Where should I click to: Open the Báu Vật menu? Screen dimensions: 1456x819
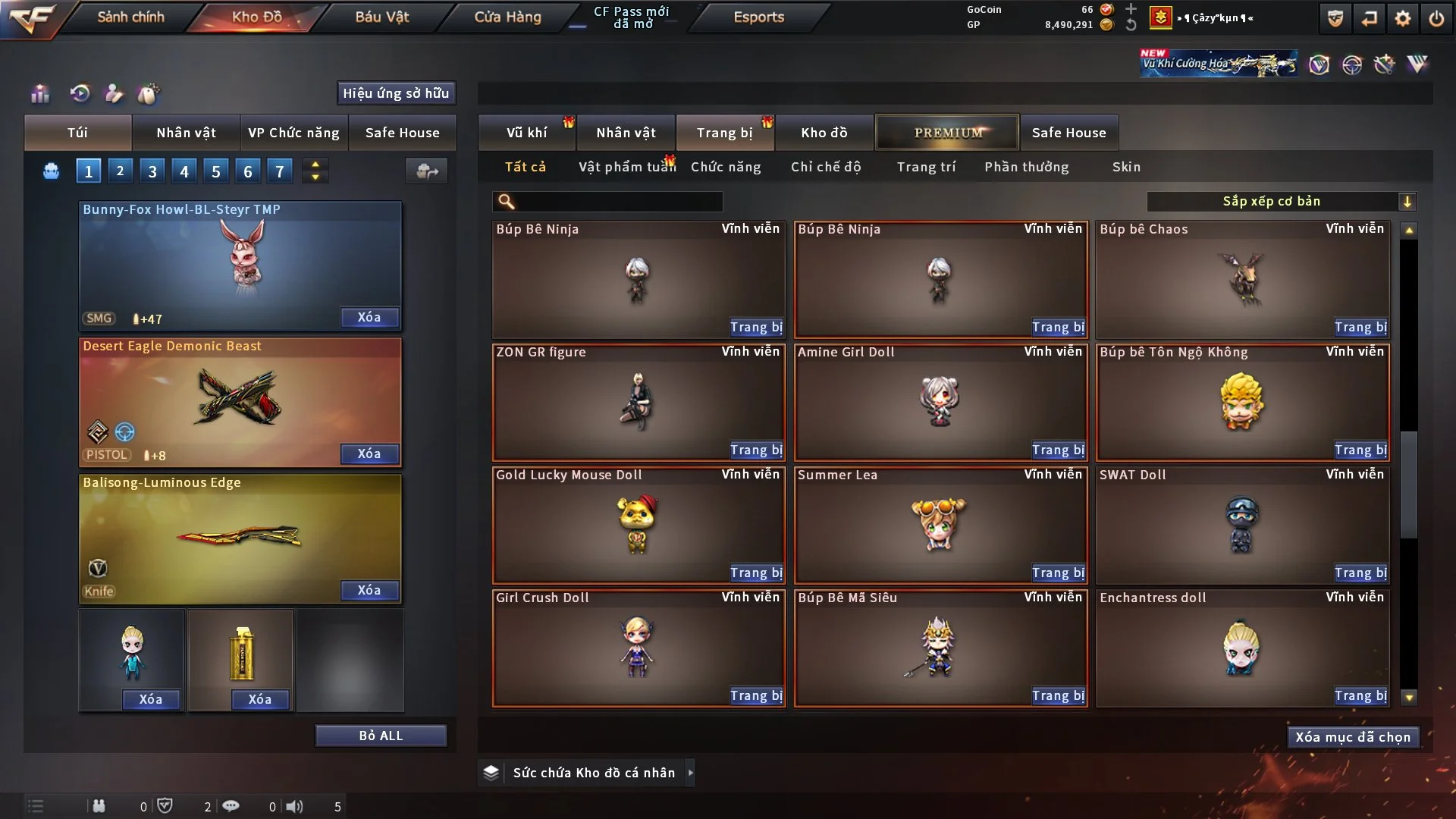click(x=381, y=17)
